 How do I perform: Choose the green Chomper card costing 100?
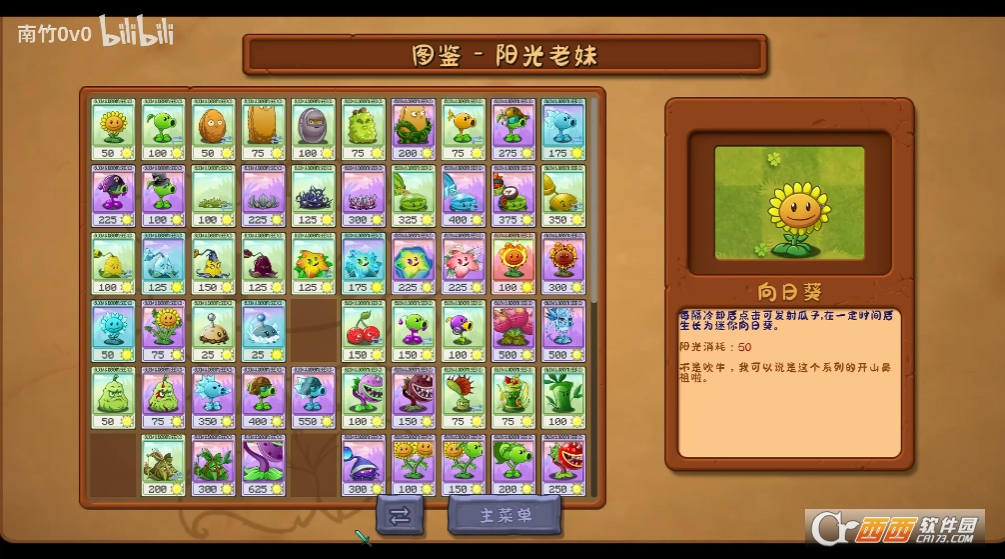point(364,399)
